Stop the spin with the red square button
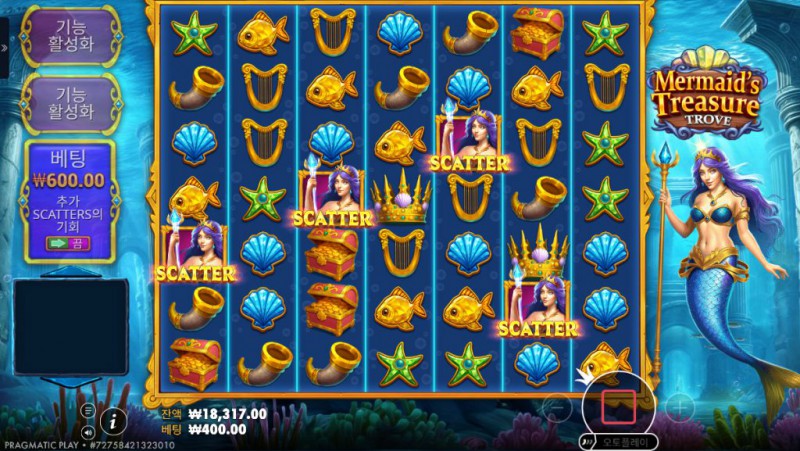 618,405
